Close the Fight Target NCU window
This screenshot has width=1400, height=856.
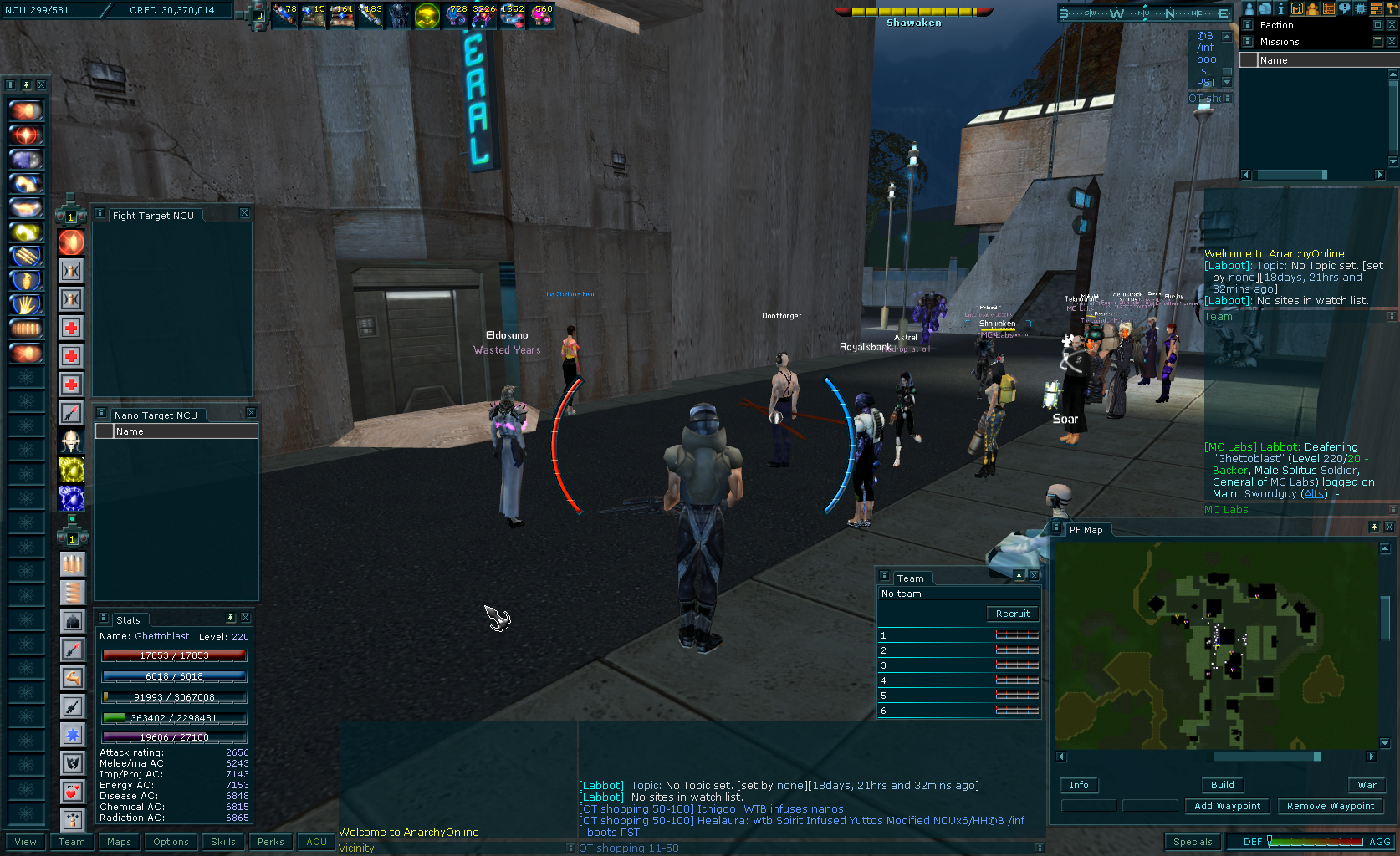pos(244,213)
